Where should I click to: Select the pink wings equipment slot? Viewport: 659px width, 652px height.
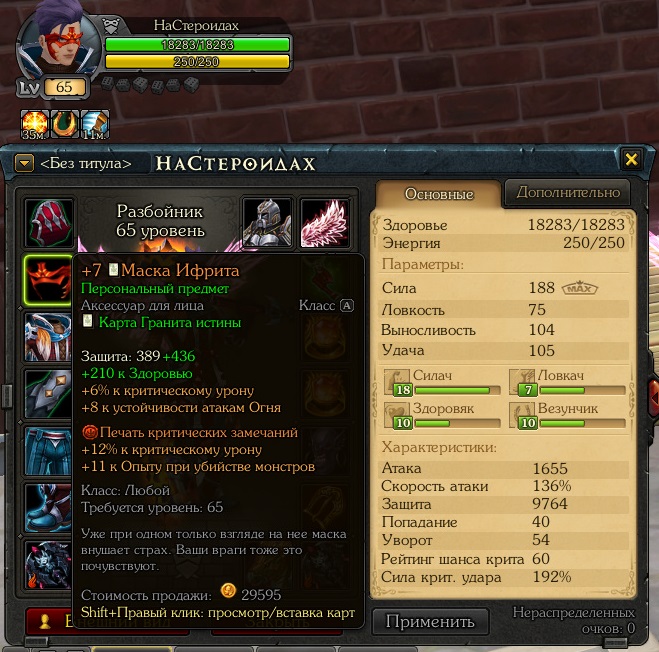(x=325, y=222)
